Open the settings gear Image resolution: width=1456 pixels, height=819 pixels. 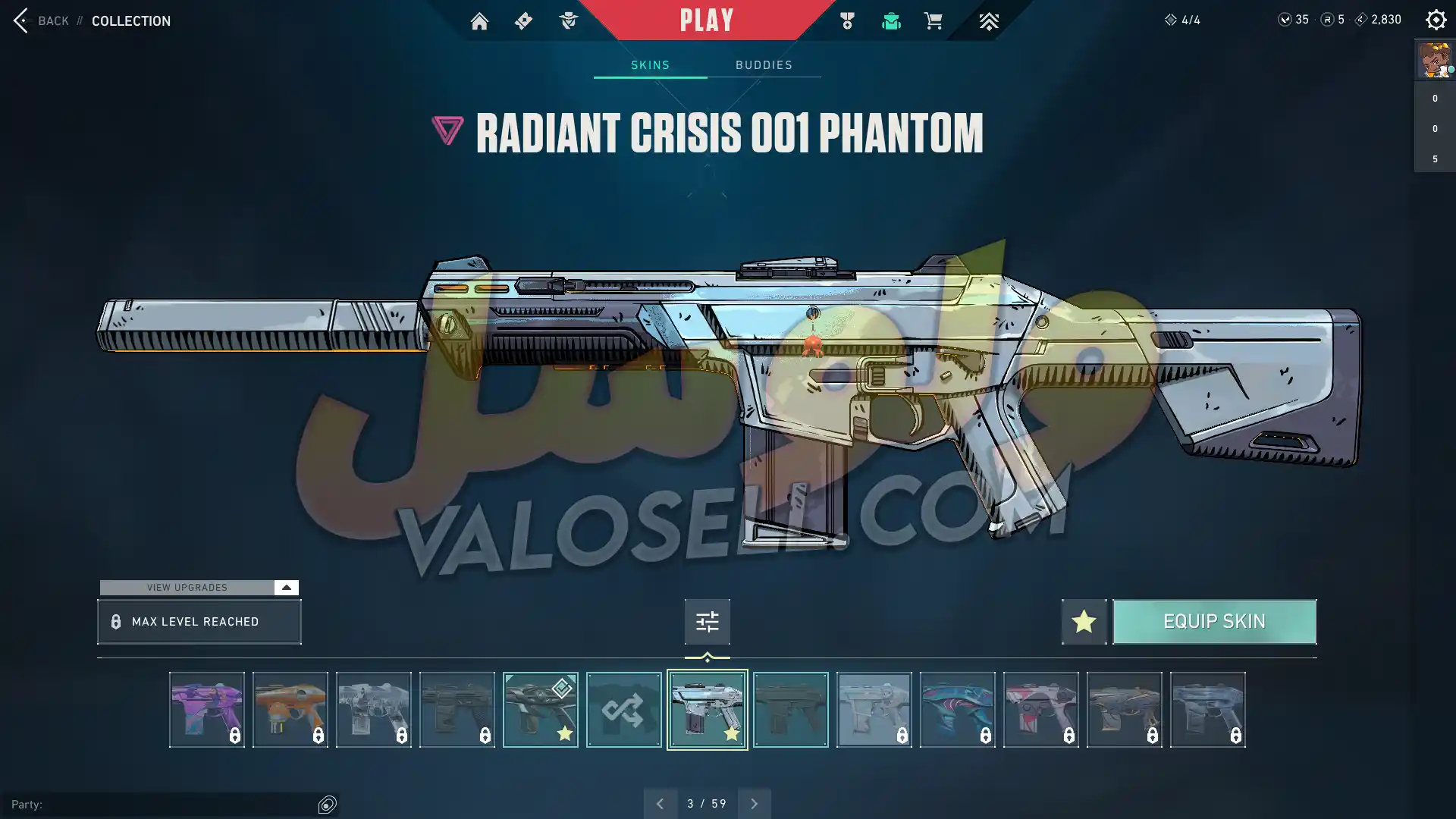[x=1436, y=20]
